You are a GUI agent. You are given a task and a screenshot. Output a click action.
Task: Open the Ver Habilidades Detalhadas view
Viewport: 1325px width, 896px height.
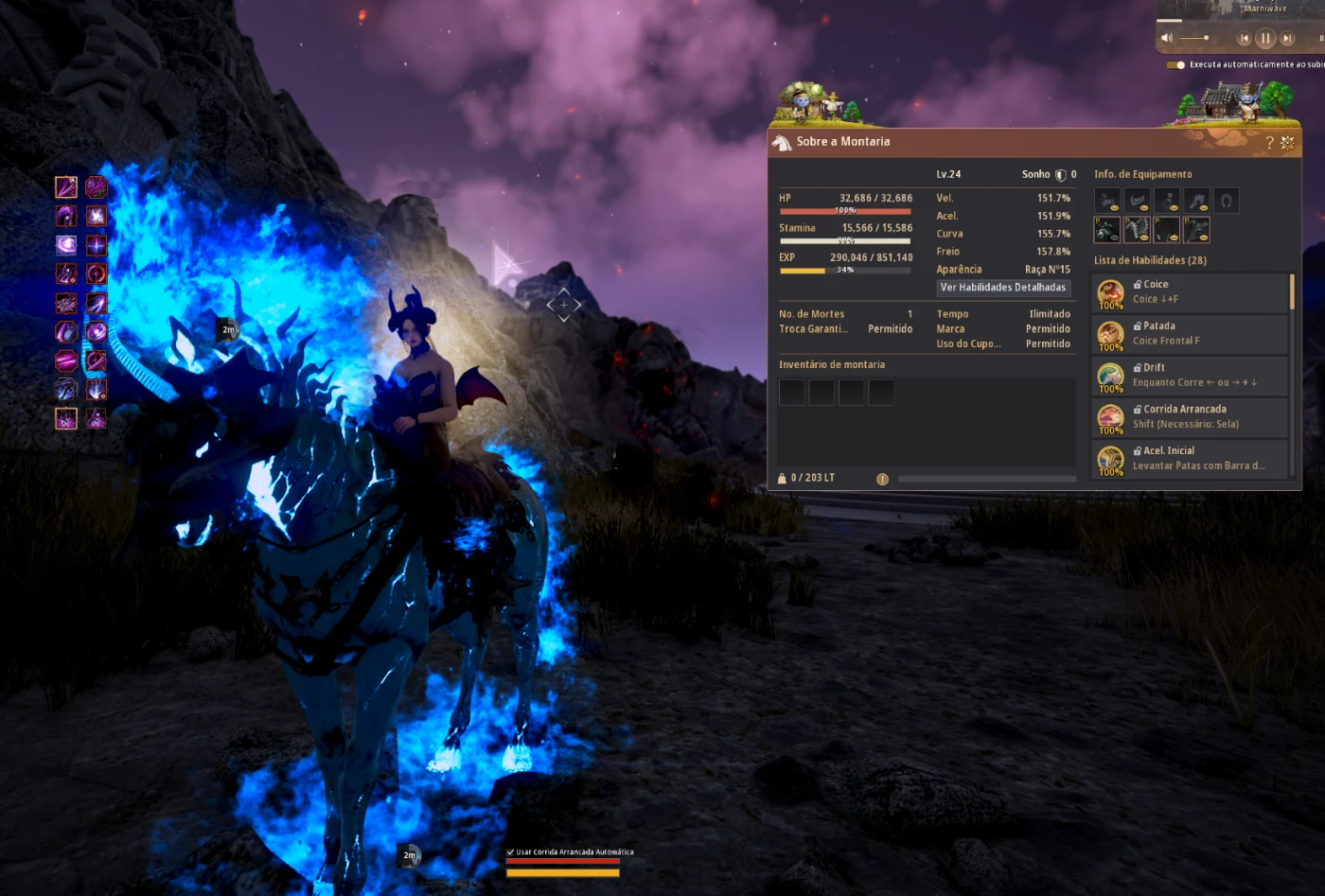1003,288
